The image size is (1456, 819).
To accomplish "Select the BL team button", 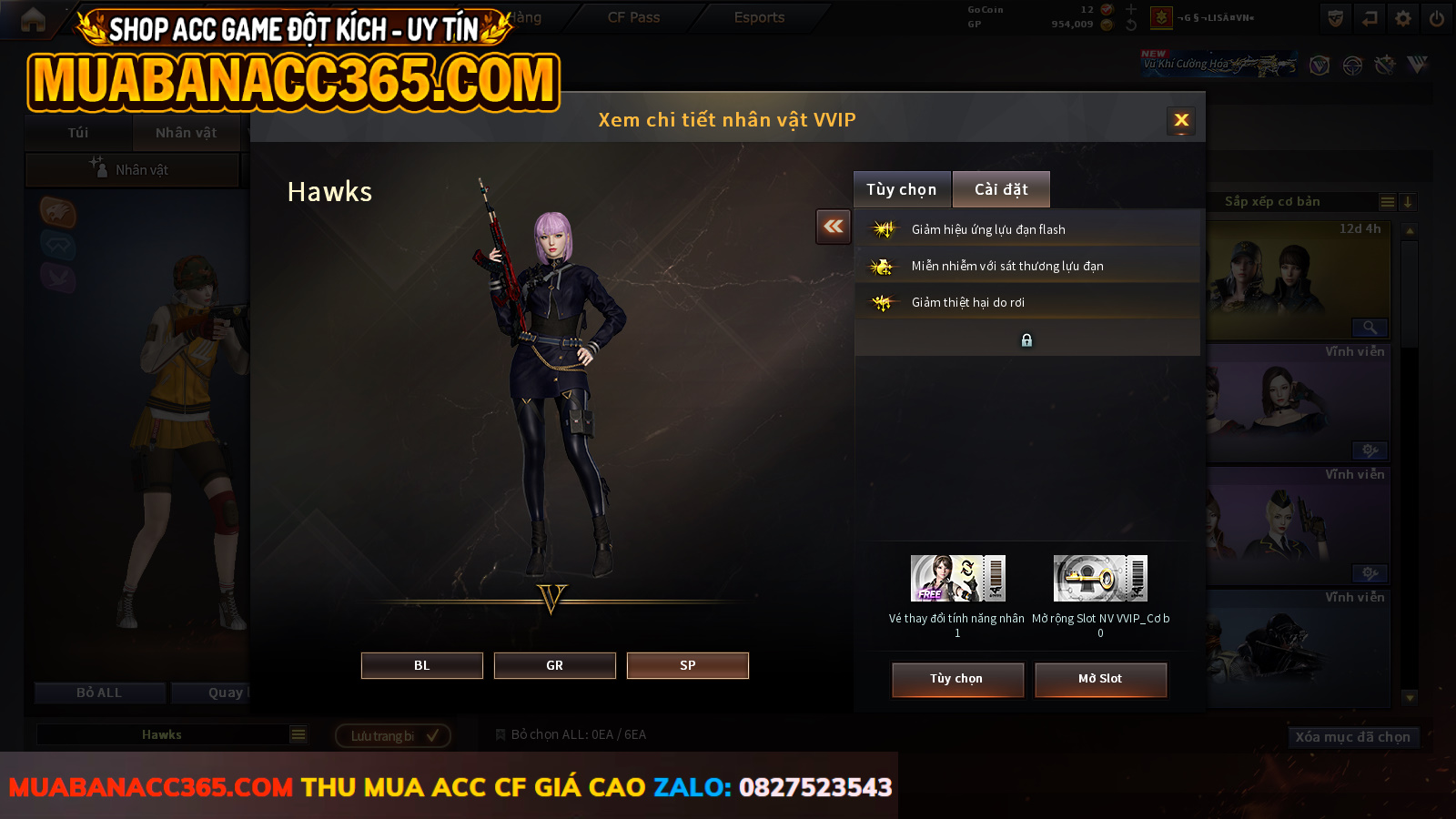I will click(x=421, y=665).
